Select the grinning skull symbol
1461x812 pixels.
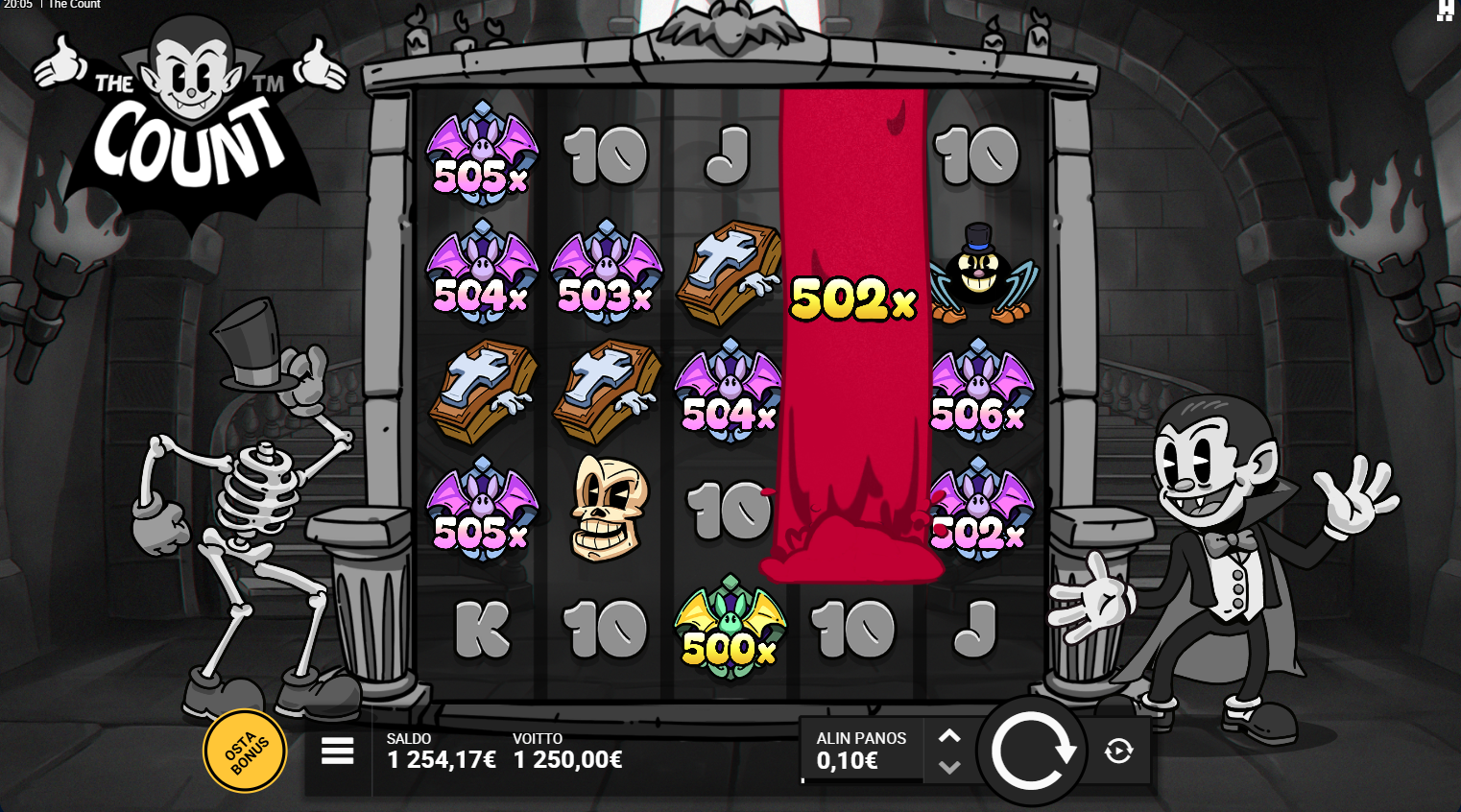(606, 509)
